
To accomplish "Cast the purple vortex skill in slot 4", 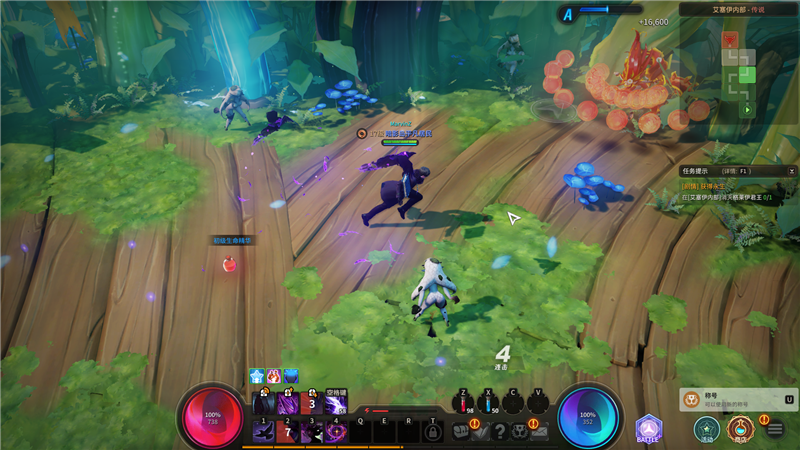I will pyautogui.click(x=336, y=431).
